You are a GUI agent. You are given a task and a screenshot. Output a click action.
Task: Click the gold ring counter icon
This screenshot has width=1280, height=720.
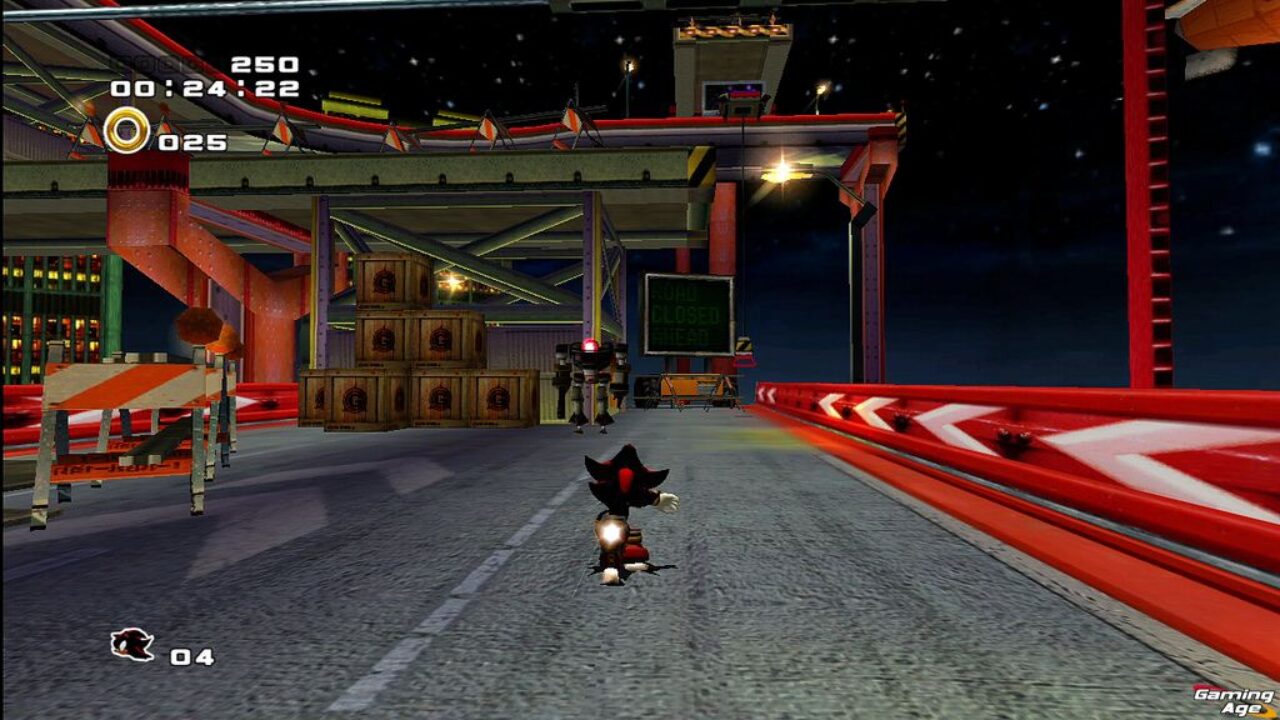pyautogui.click(x=127, y=130)
